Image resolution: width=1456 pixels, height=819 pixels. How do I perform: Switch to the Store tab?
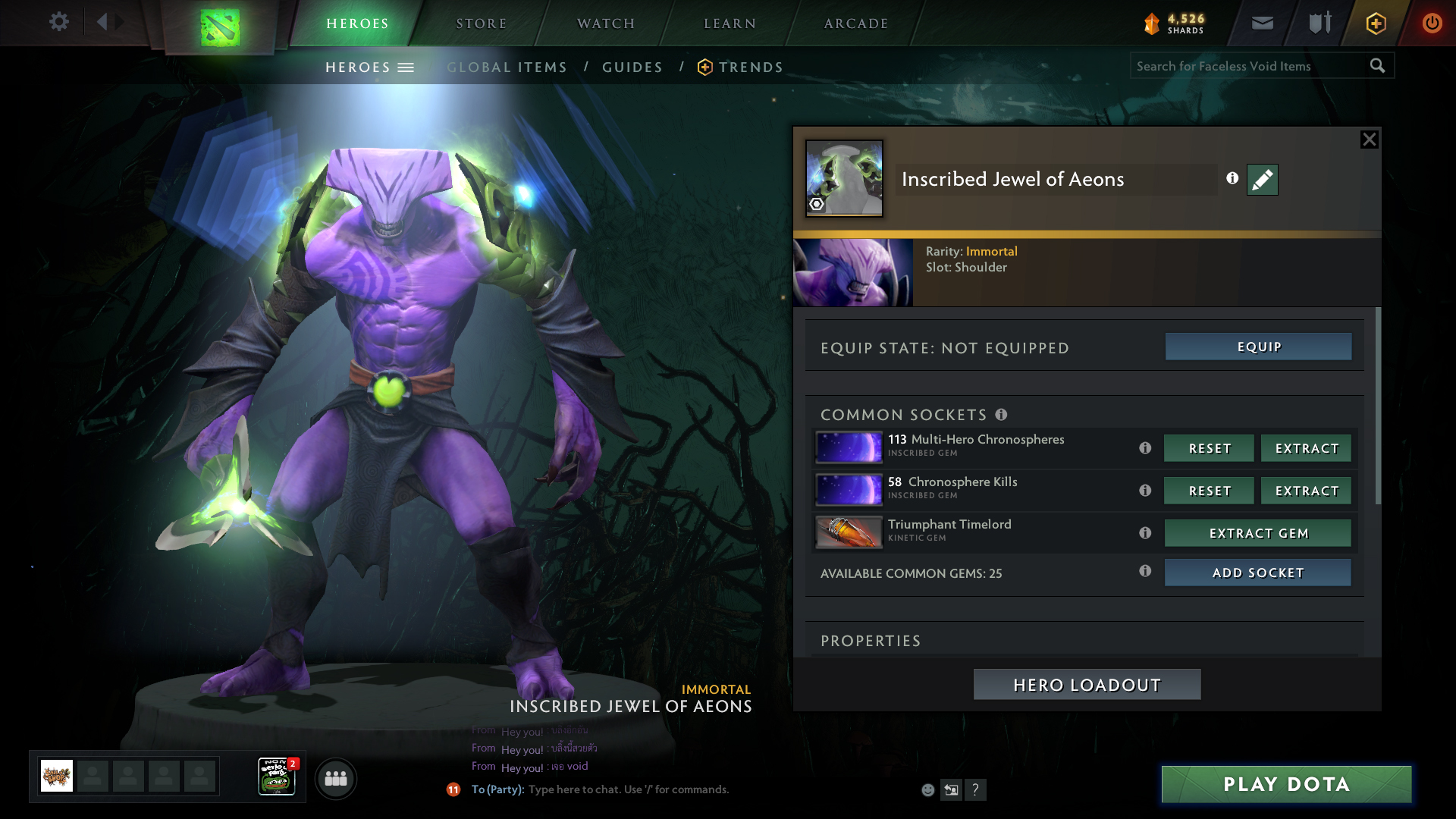pos(481,24)
